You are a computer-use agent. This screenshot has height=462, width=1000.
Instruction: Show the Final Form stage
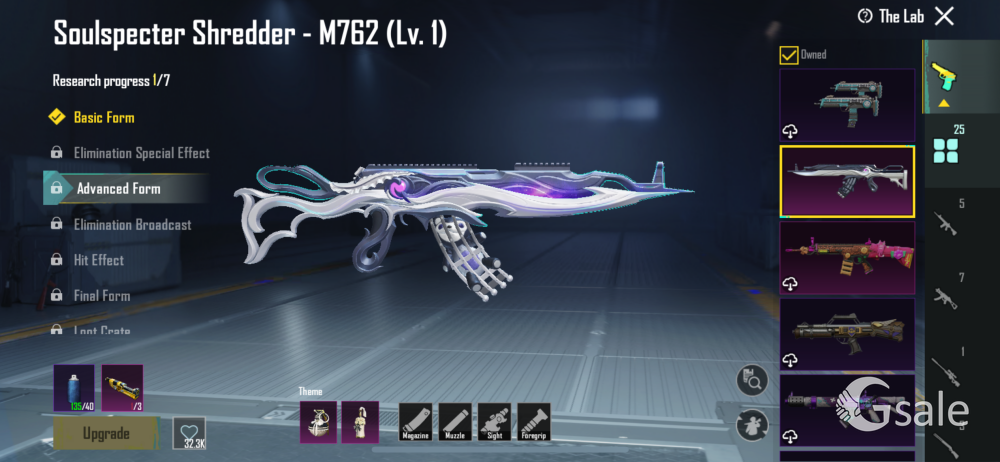pos(102,296)
